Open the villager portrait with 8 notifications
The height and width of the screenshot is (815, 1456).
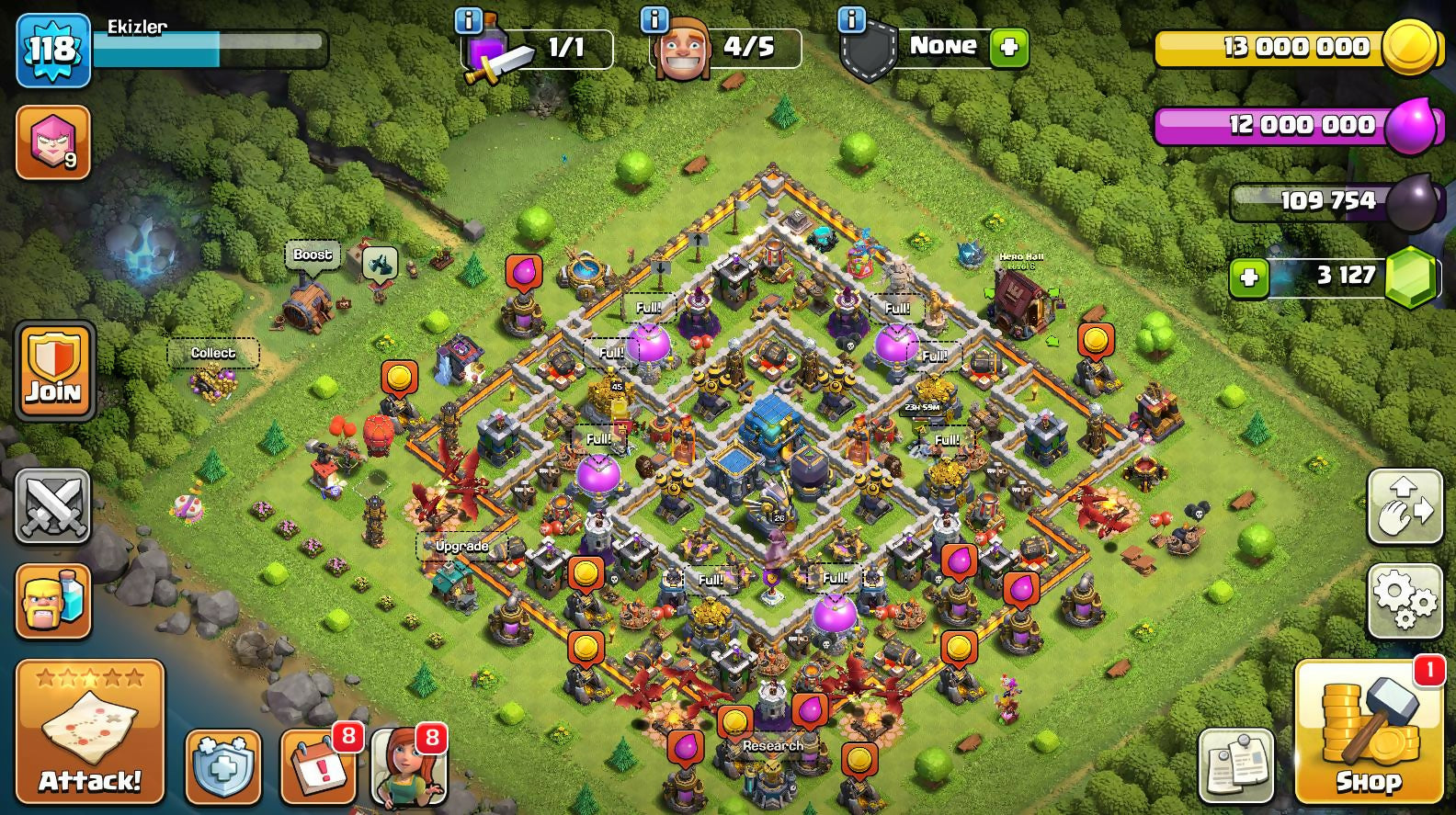408,767
